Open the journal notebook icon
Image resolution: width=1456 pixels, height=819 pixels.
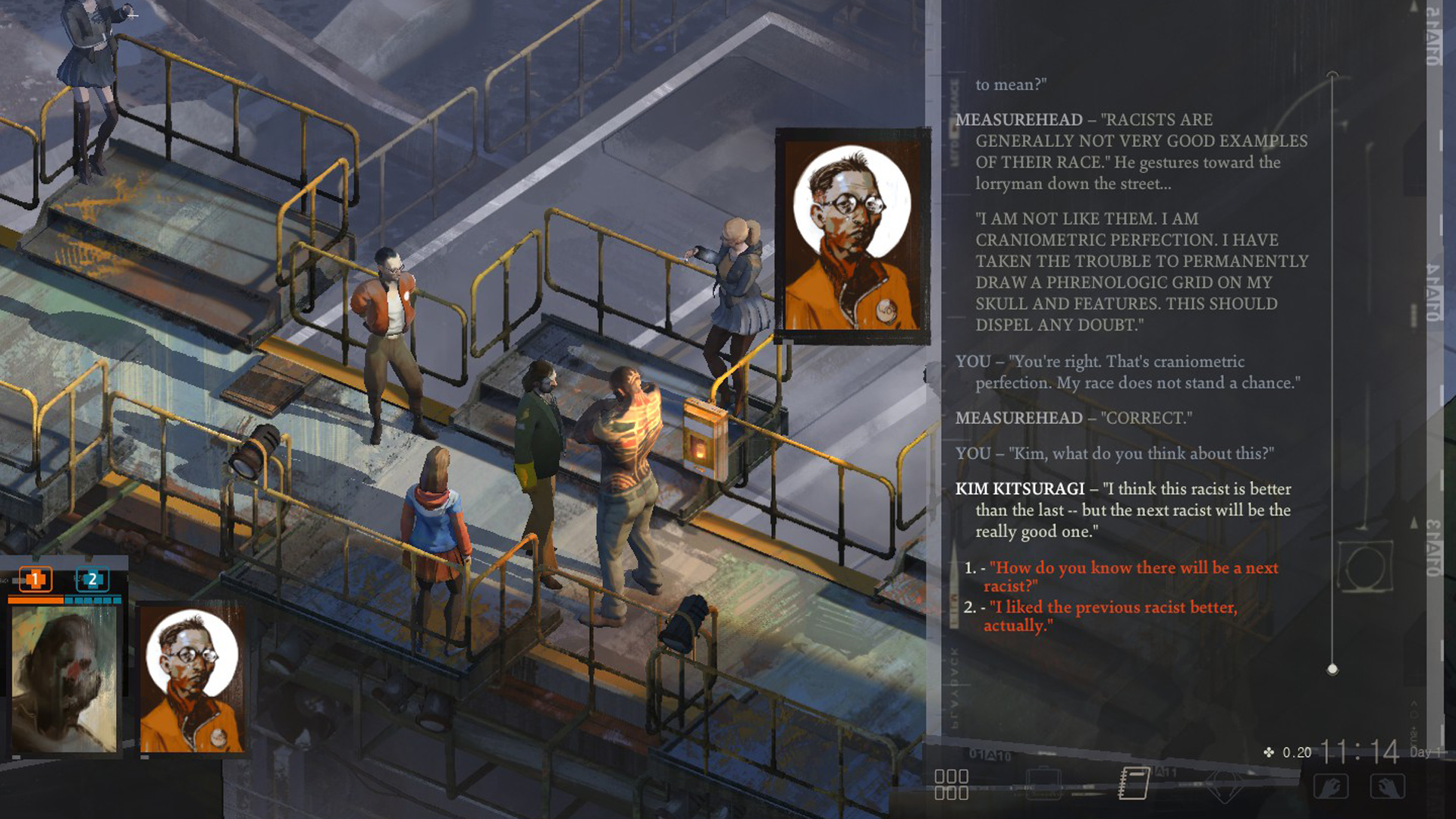pyautogui.click(x=1134, y=783)
